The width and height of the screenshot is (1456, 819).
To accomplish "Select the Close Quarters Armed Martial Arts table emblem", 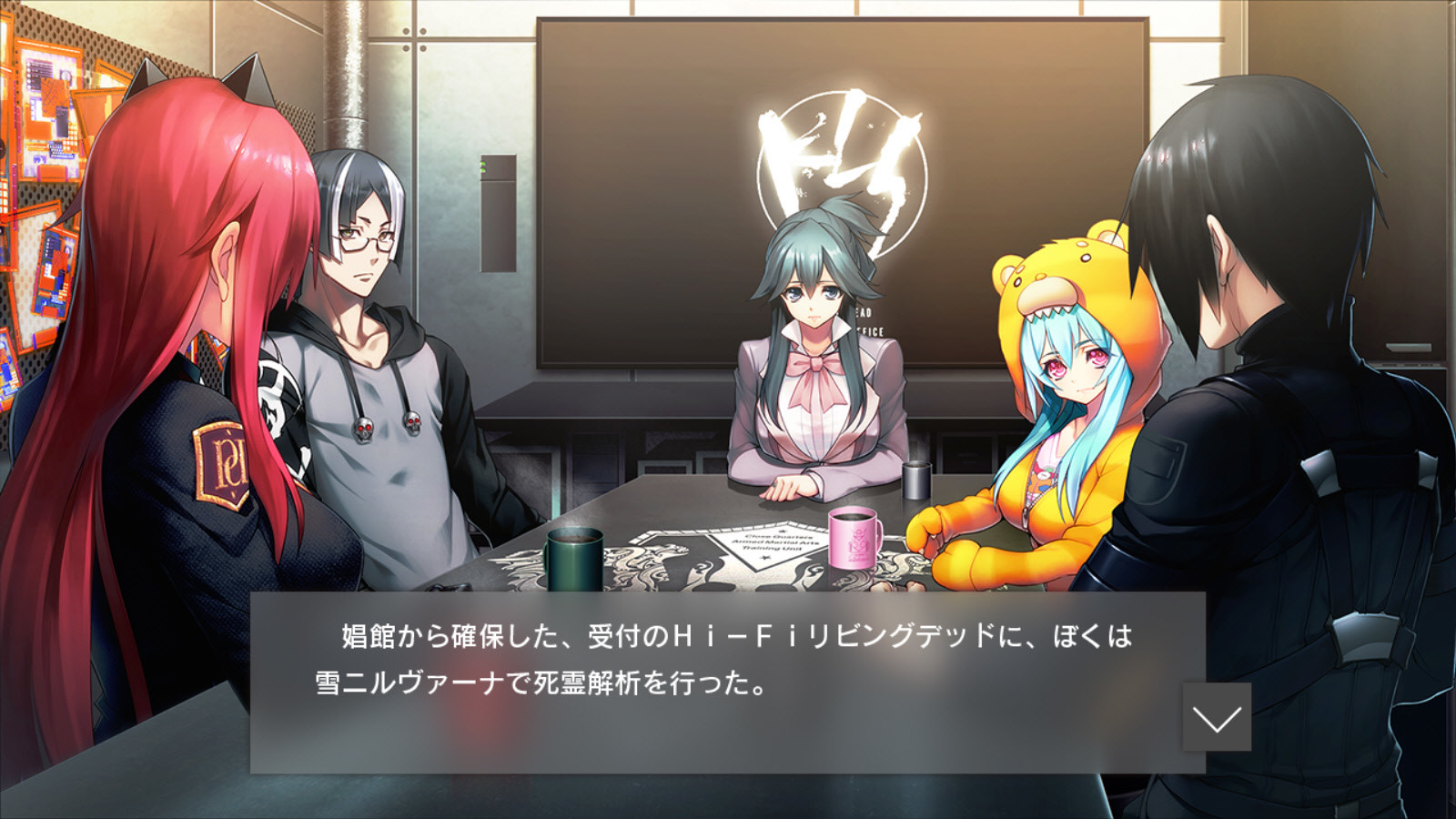I will (778, 541).
